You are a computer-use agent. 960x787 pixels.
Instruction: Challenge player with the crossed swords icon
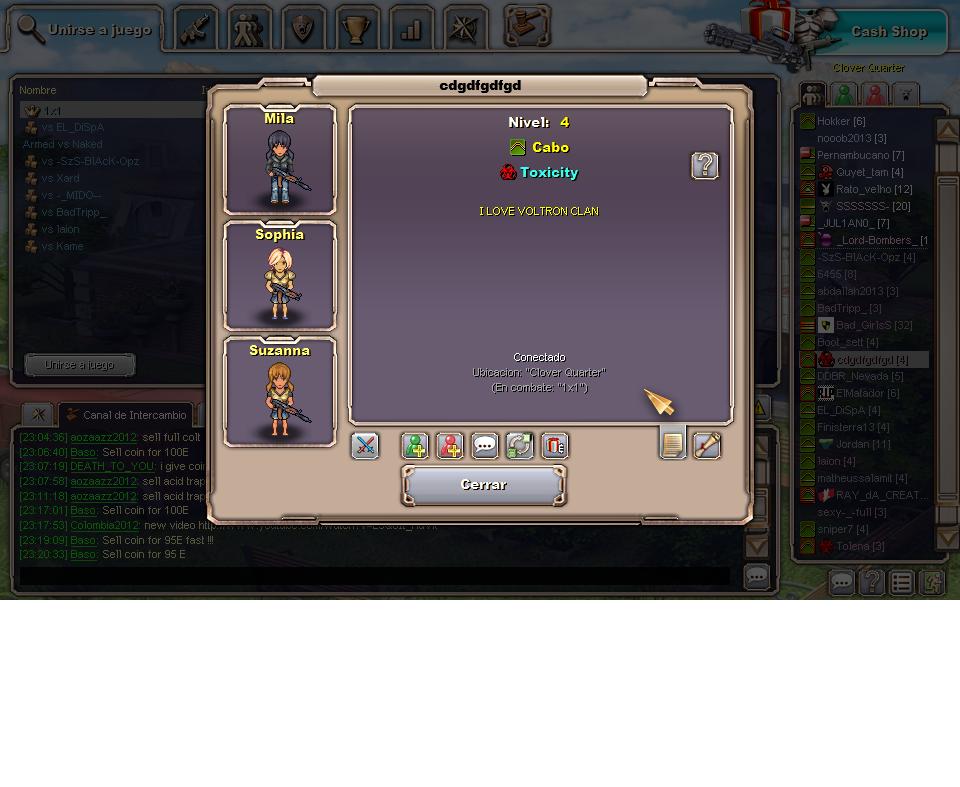(365, 446)
